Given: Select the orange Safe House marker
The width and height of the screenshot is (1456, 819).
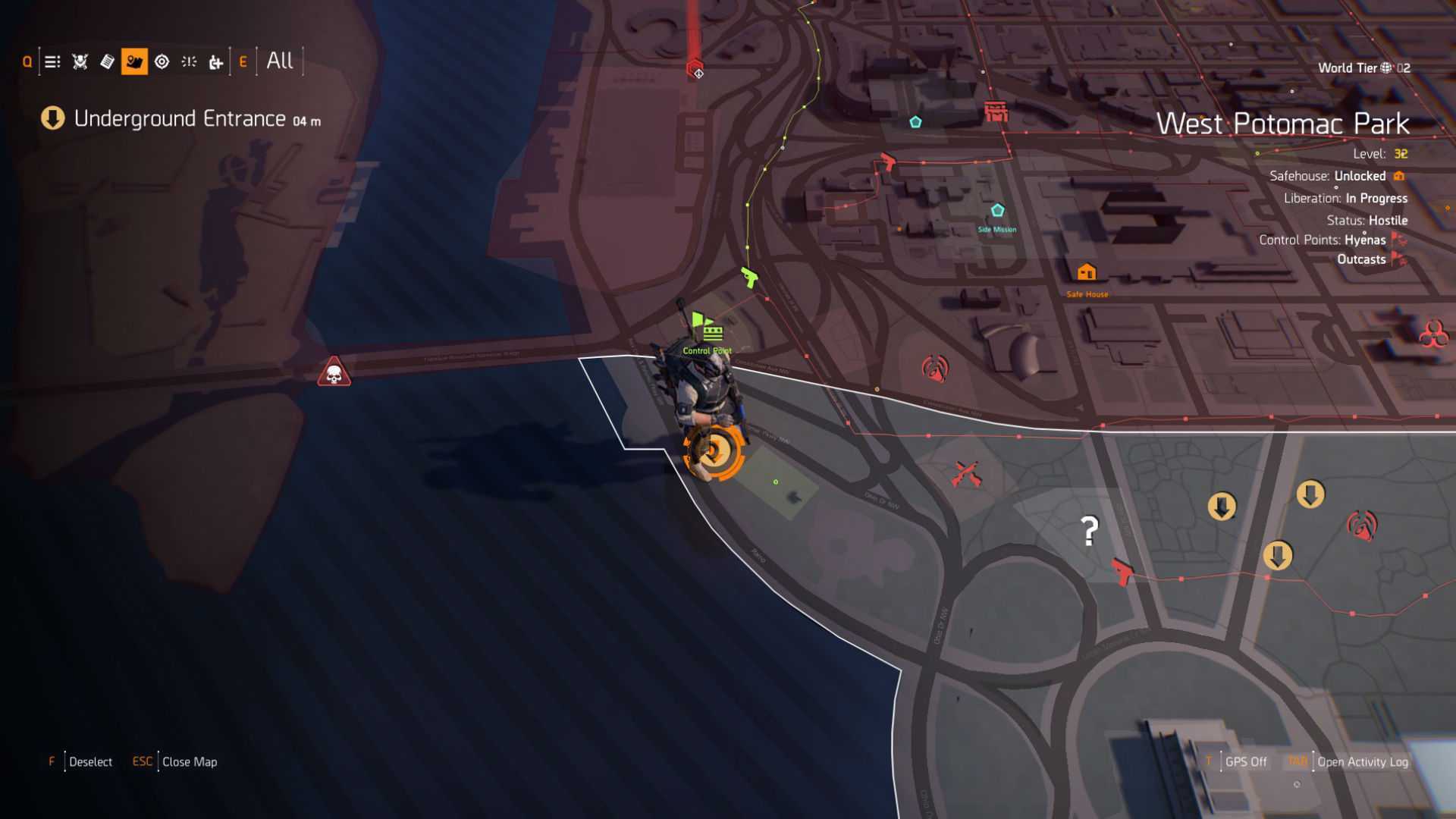Looking at the screenshot, I should point(1087,272).
